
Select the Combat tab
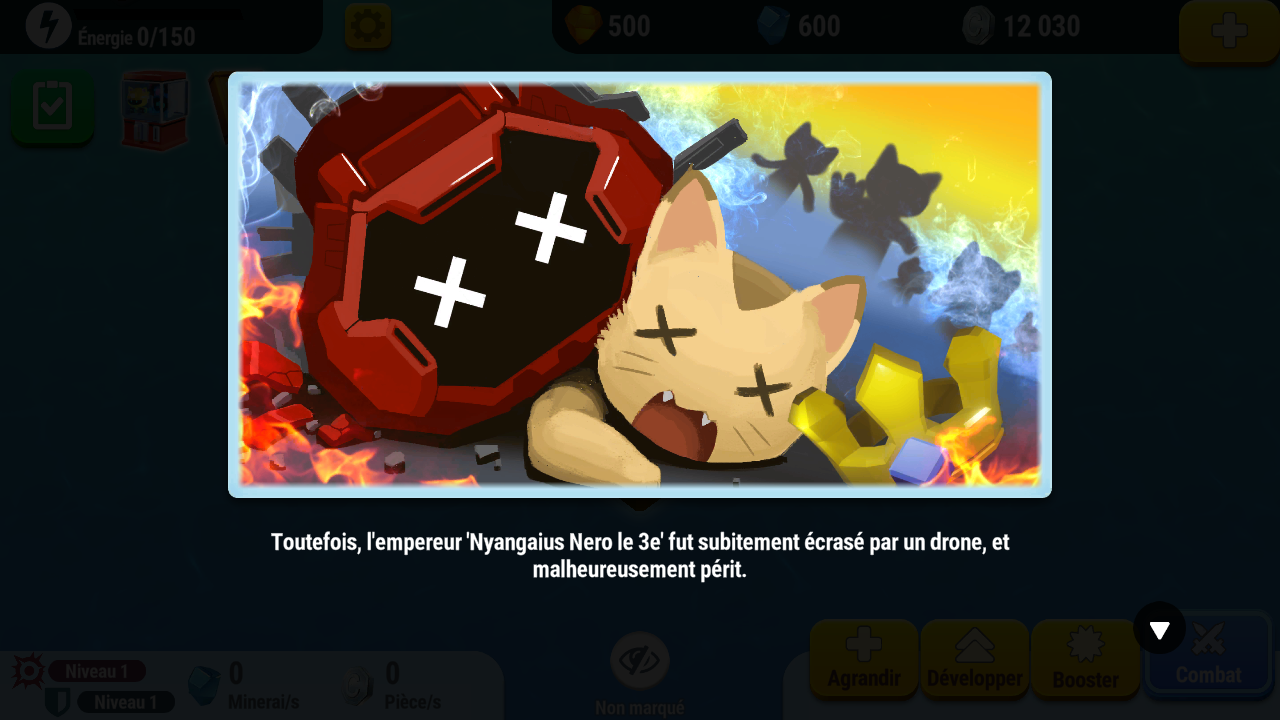click(x=1209, y=660)
